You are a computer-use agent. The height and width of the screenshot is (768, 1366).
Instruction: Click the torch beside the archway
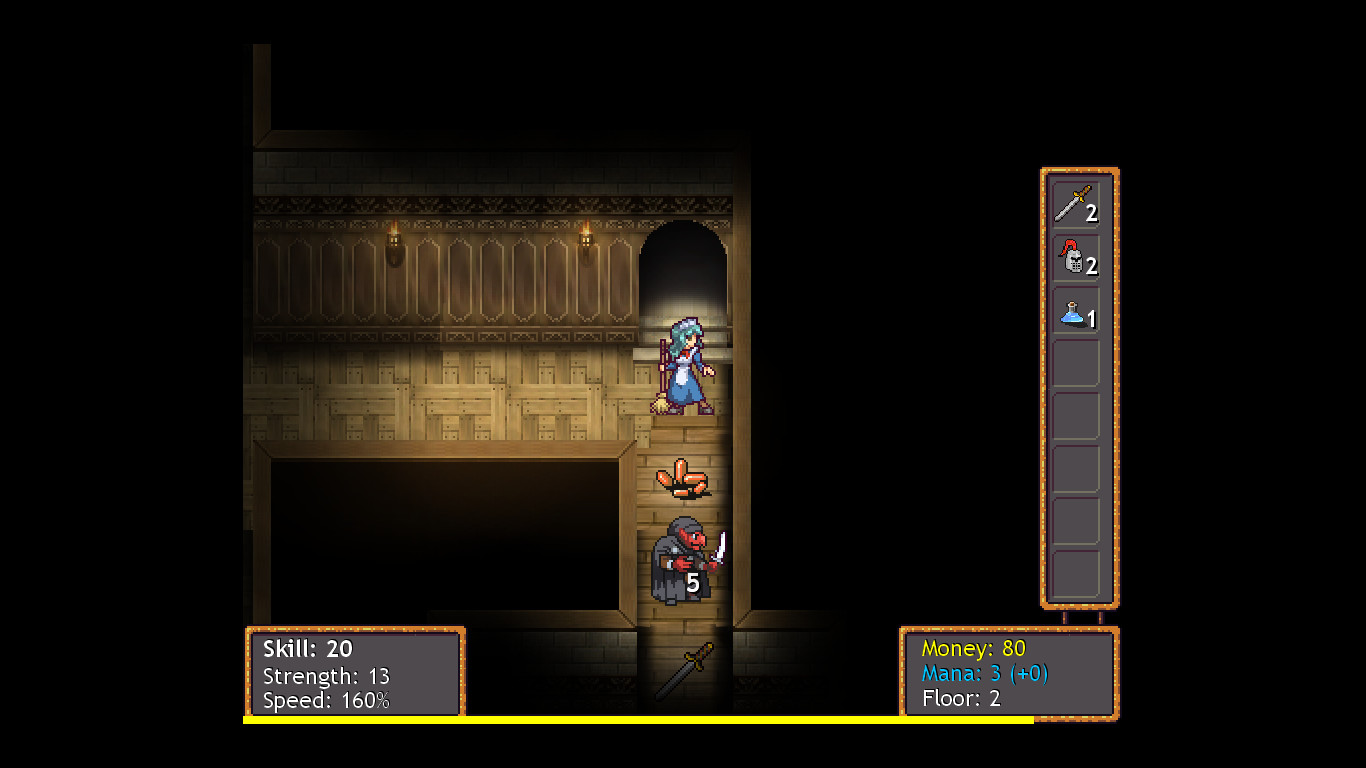click(x=585, y=240)
